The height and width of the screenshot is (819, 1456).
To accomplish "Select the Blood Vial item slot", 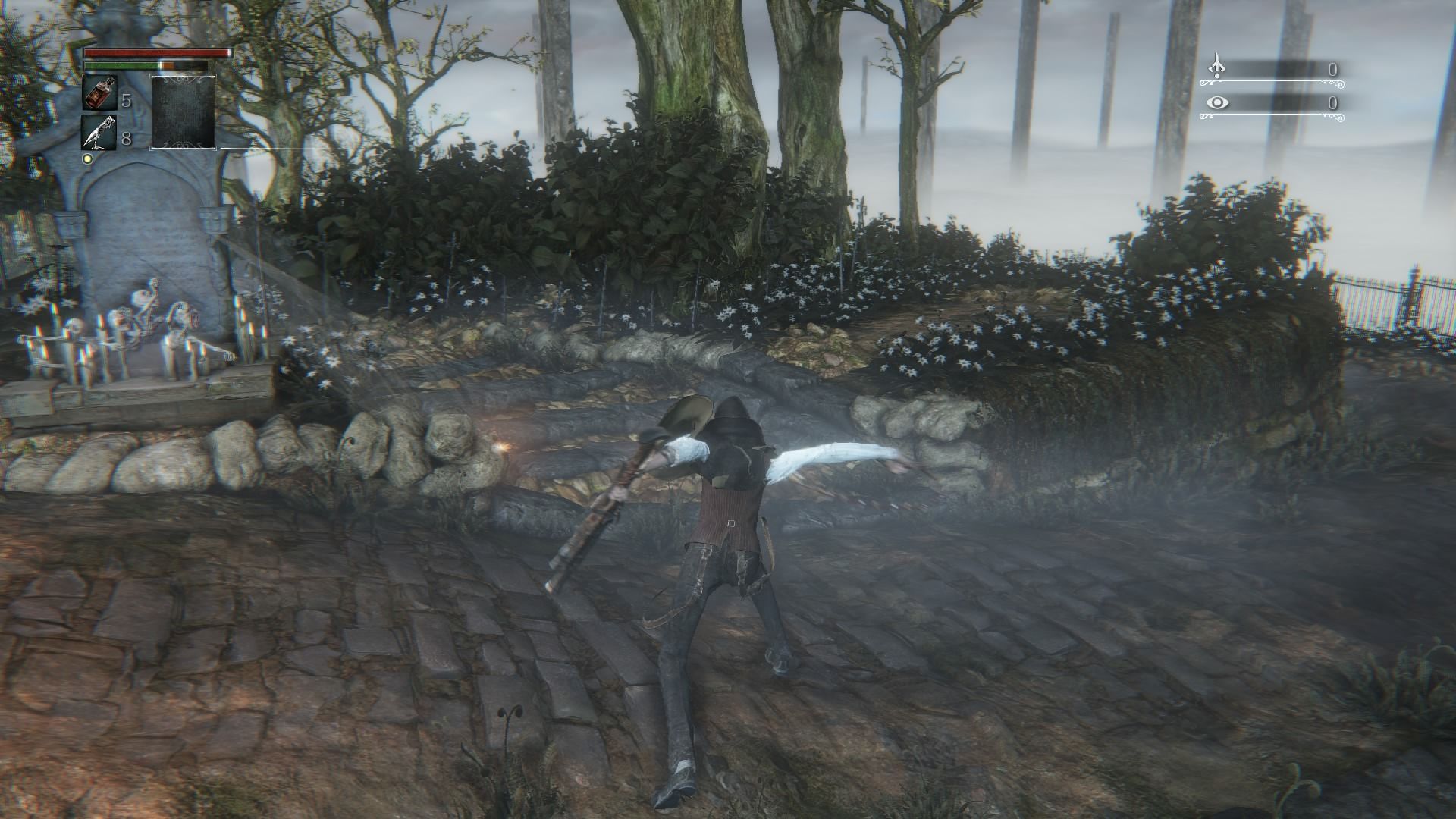I will pos(99,93).
